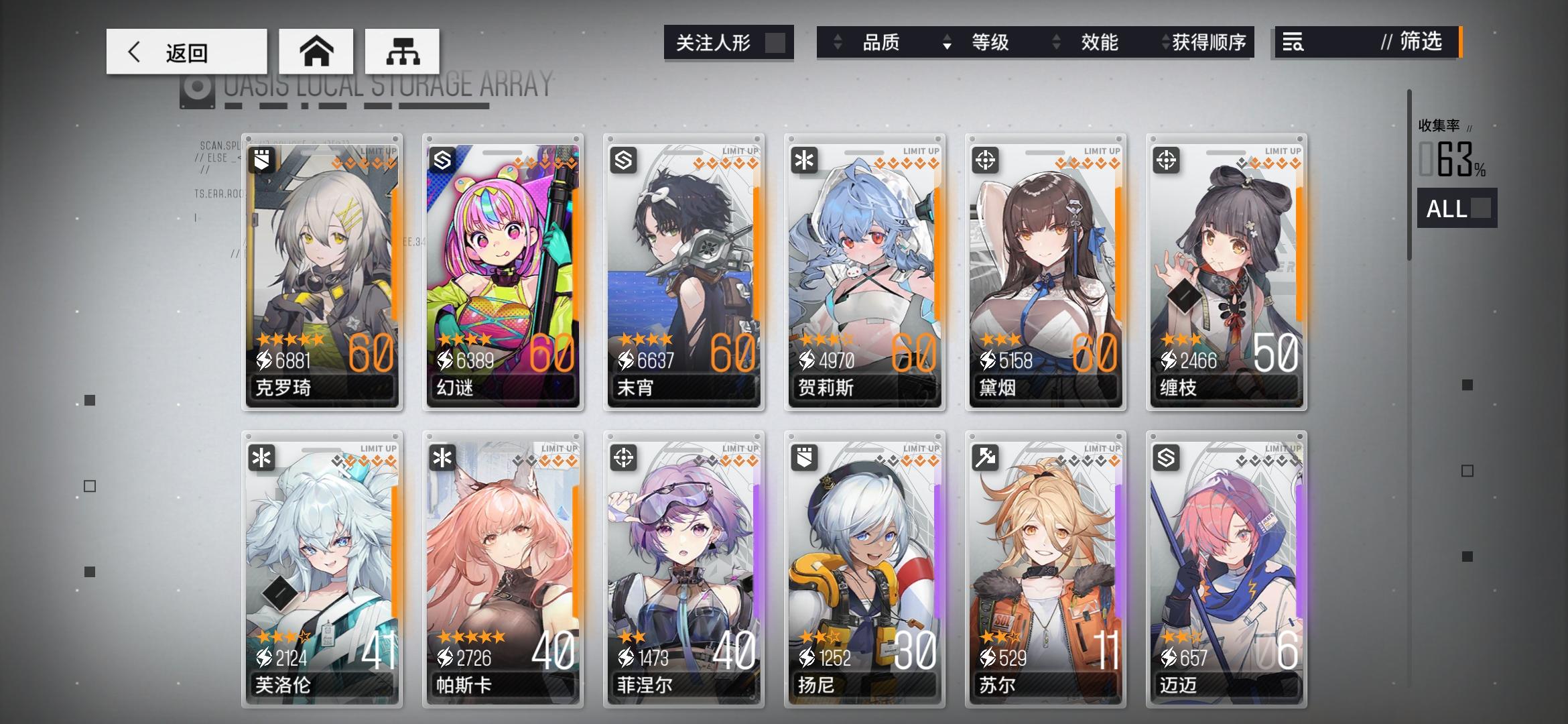The height and width of the screenshot is (724, 1568).
Task: Select the shield class icon on 克罗琦's card
Action: tap(261, 159)
